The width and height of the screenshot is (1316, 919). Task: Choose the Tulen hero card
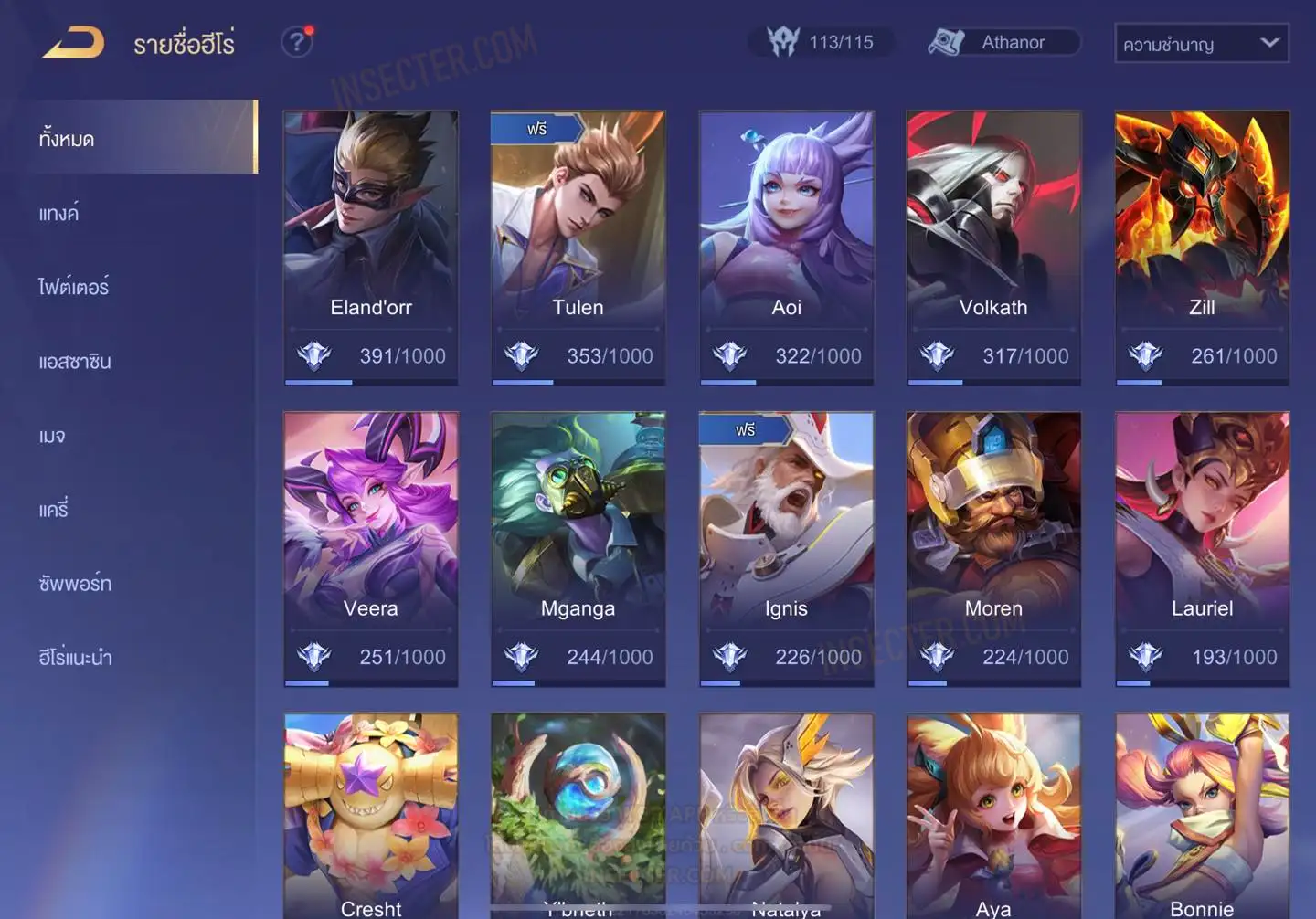578,247
